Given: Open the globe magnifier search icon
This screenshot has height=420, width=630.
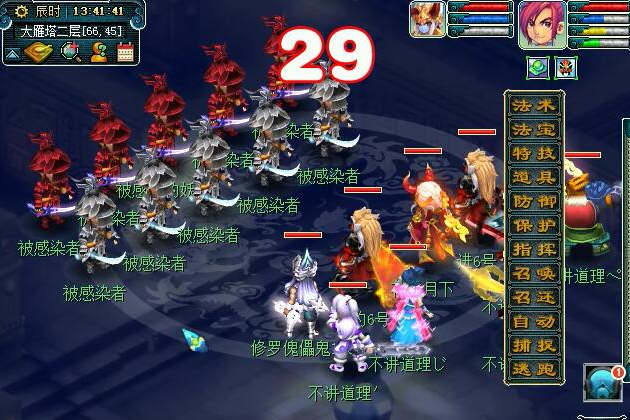Looking at the screenshot, I should (x=70, y=52).
